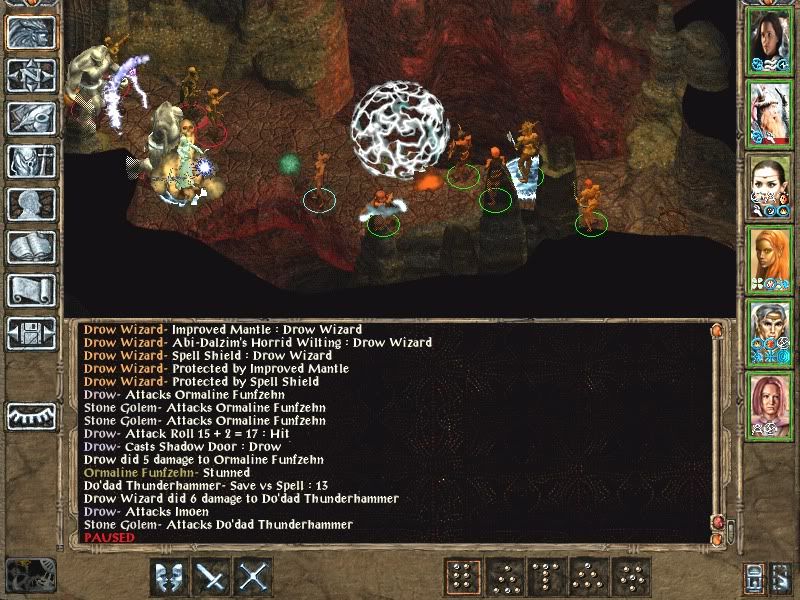Choose the single sword attack action

213,578
